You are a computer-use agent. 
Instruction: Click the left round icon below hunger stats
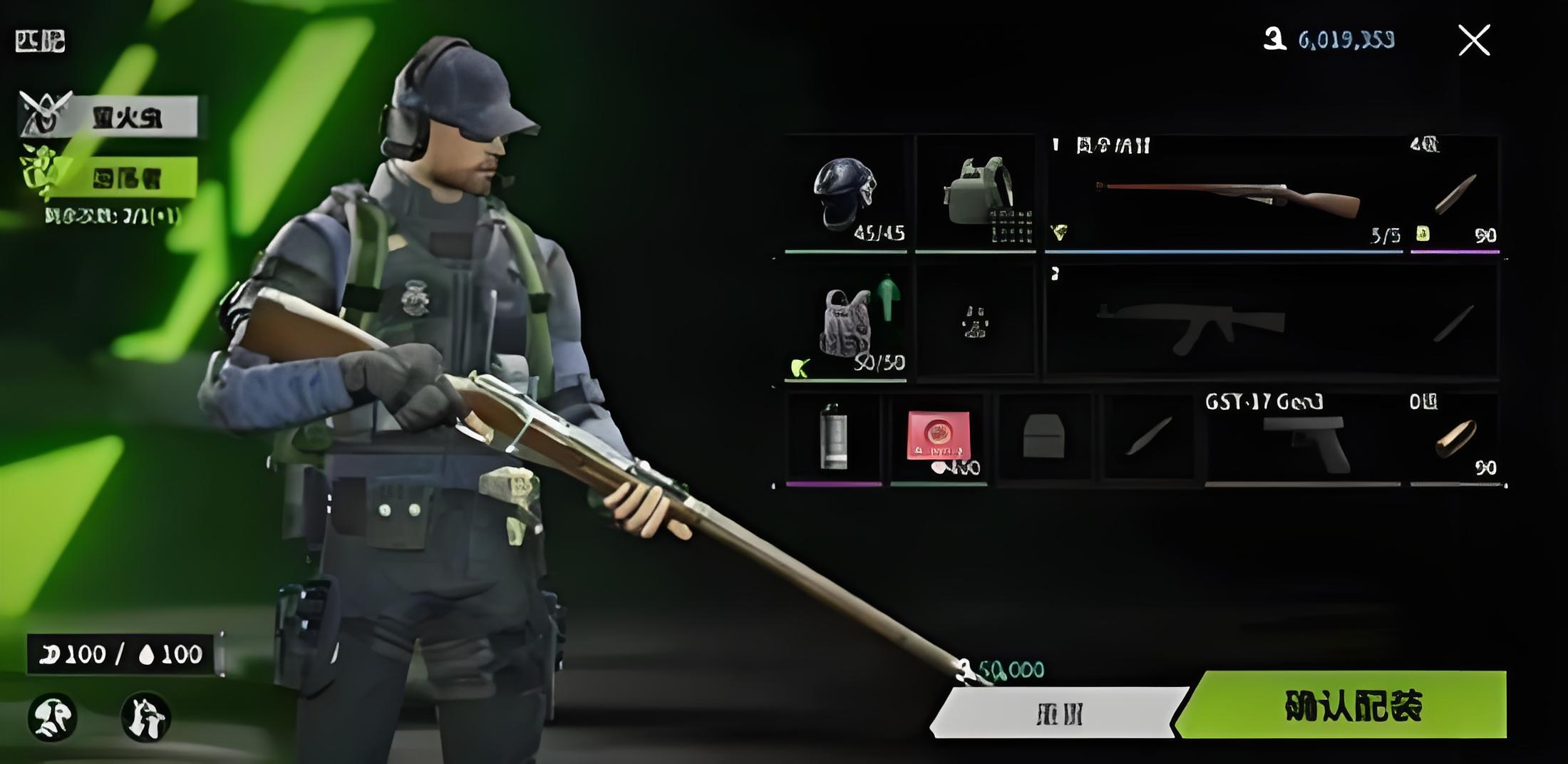pyautogui.click(x=53, y=716)
